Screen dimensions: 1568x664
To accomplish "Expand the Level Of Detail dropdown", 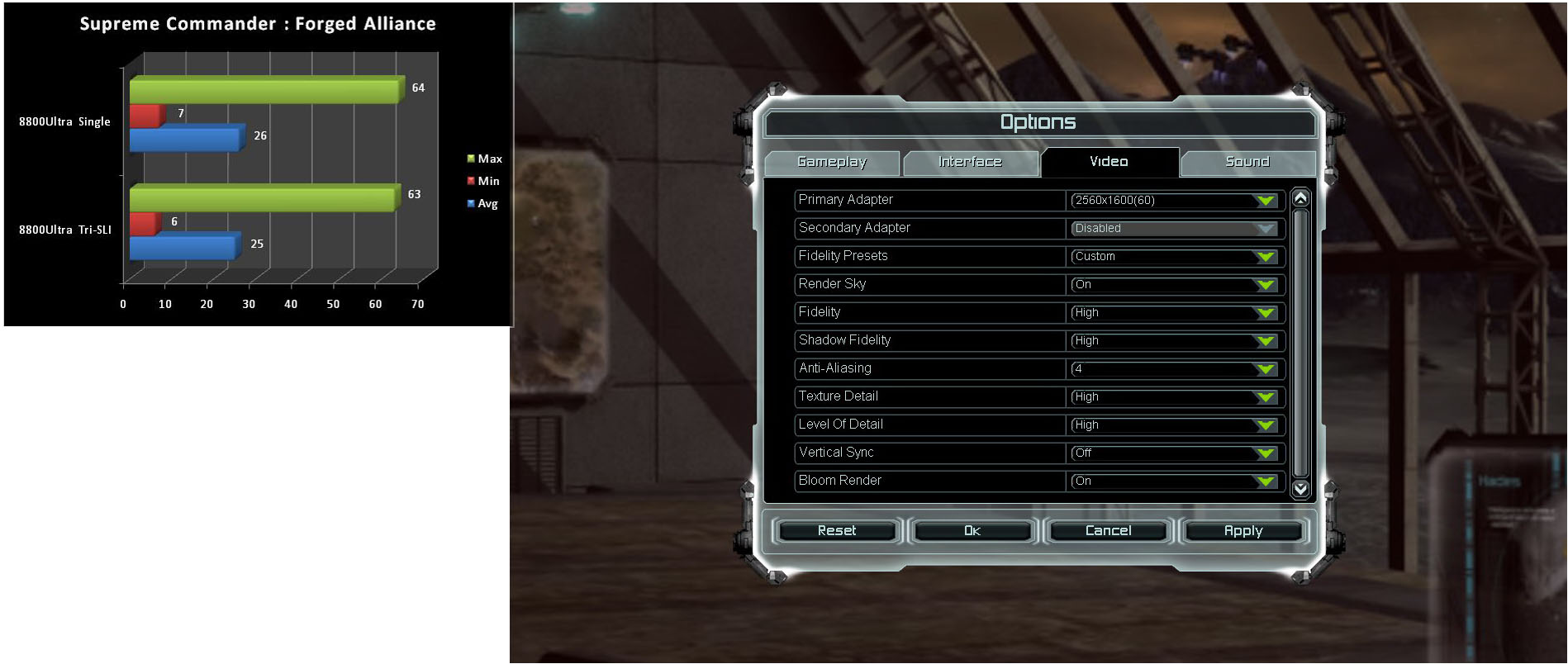I will pos(1174,425).
